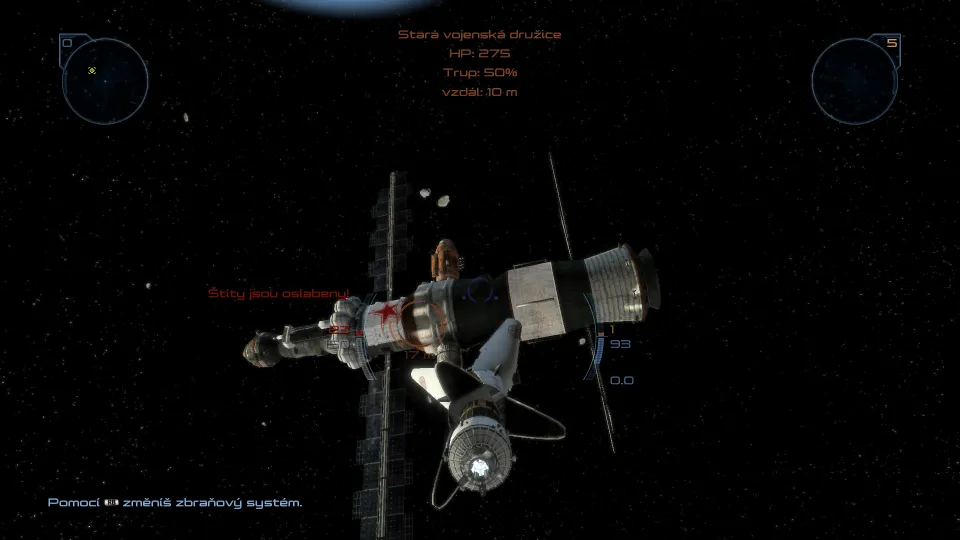Click the left circular radar display
The width and height of the screenshot is (960, 540).
(105, 81)
